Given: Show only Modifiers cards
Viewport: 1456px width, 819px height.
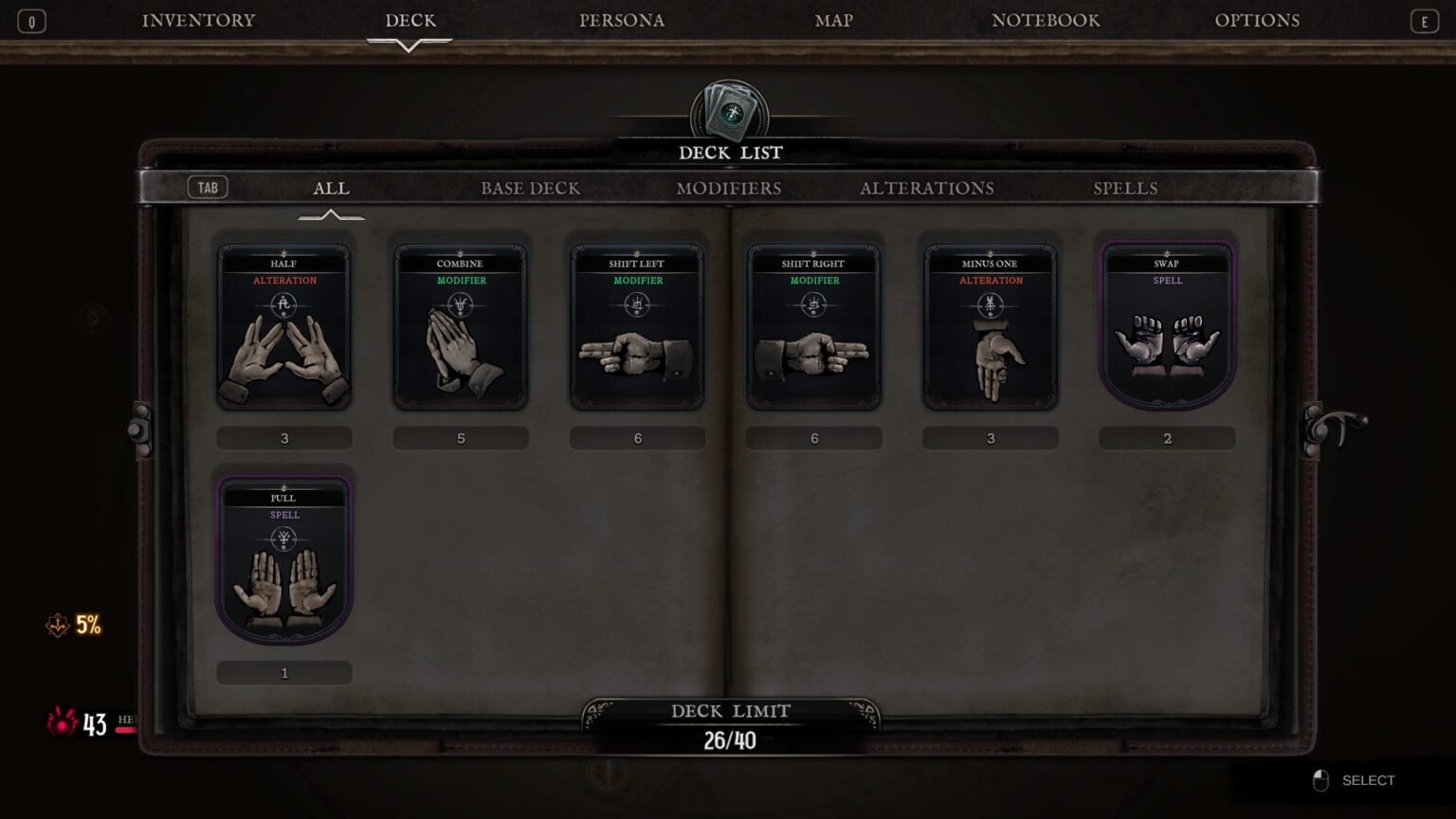Looking at the screenshot, I should coord(729,189).
